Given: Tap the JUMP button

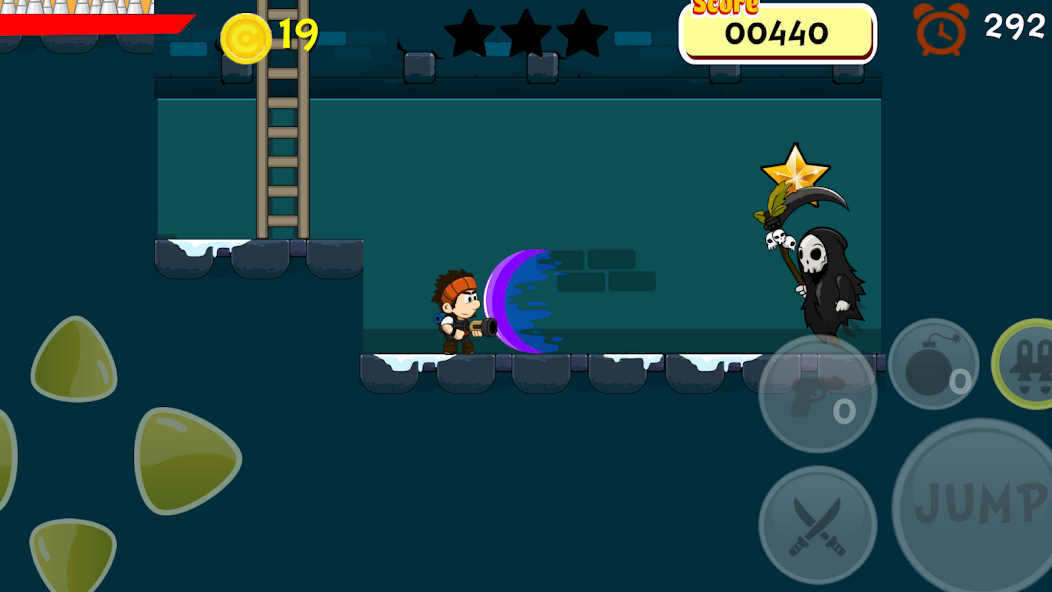Looking at the screenshot, I should click(x=975, y=505).
